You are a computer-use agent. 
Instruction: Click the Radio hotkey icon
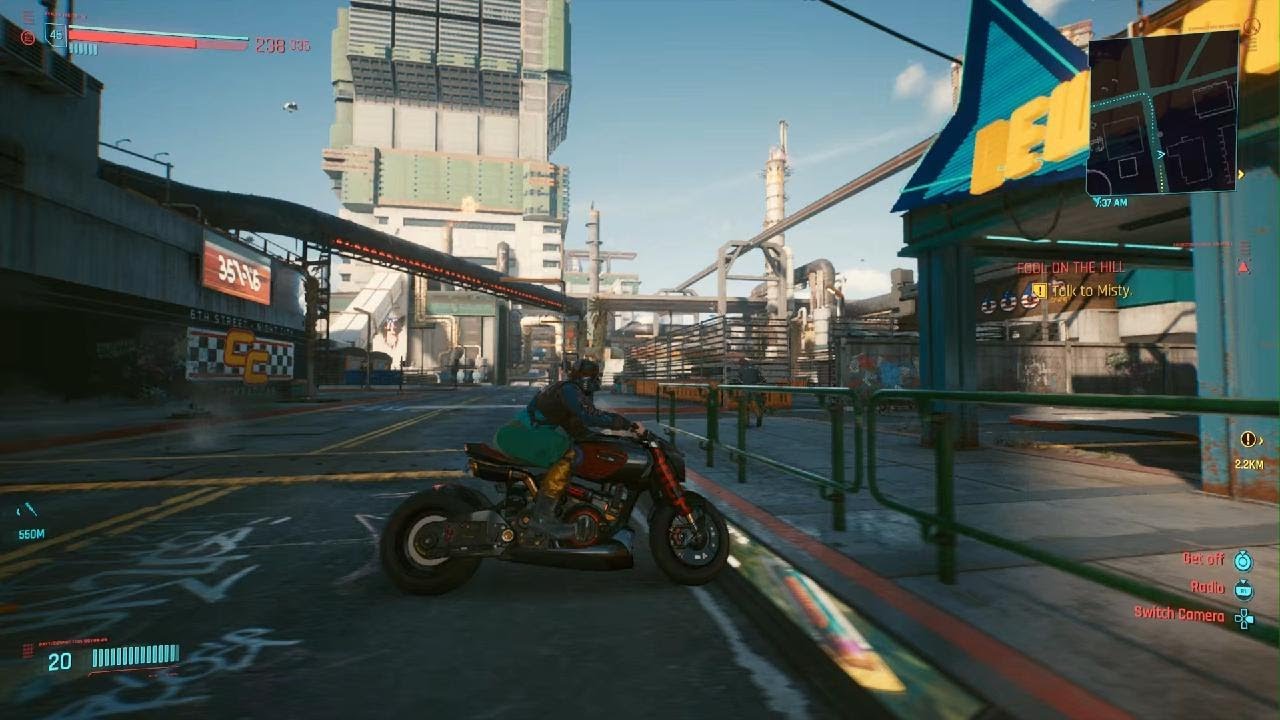point(1244,588)
